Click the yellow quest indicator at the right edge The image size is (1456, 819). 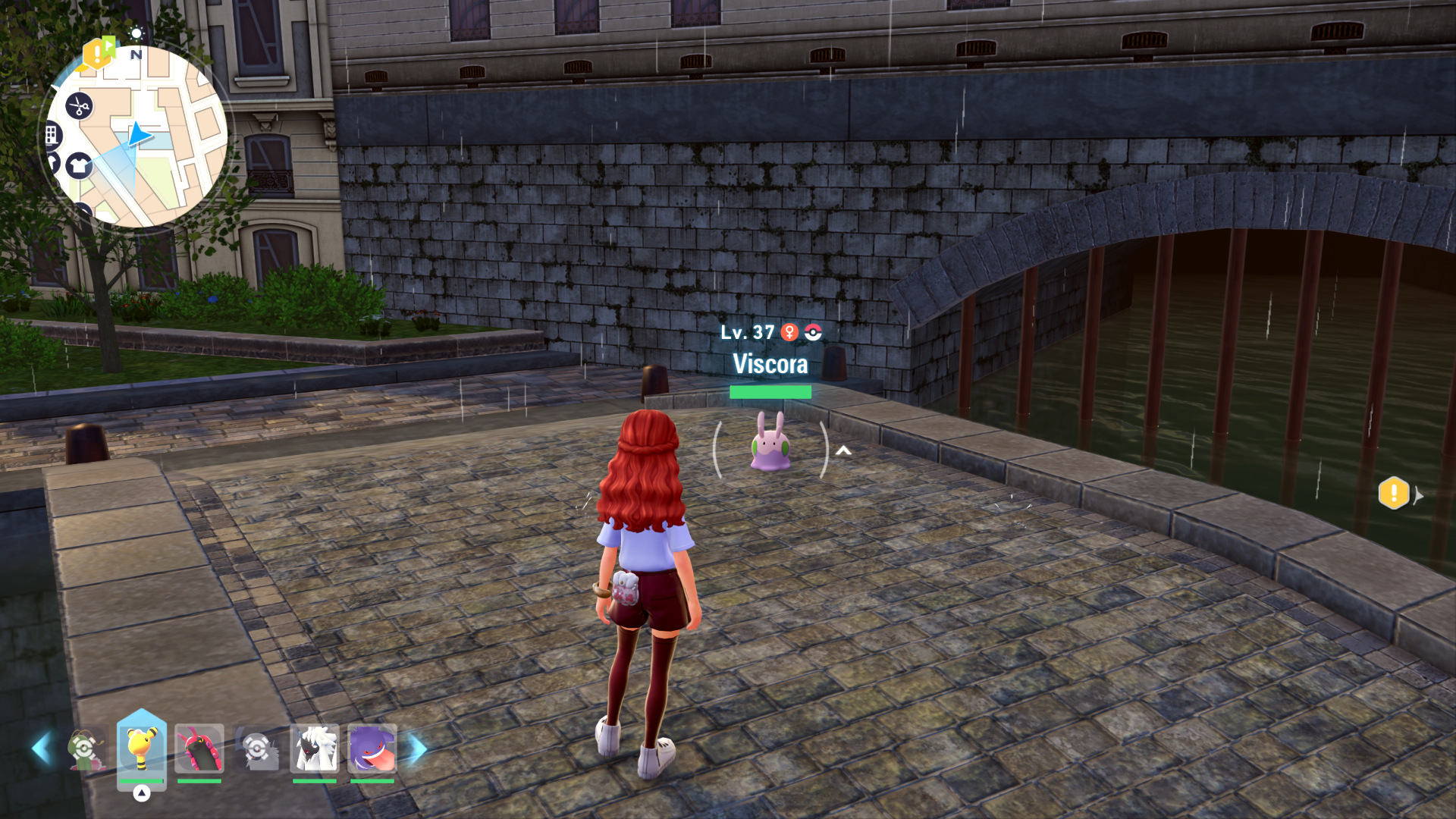(1394, 494)
